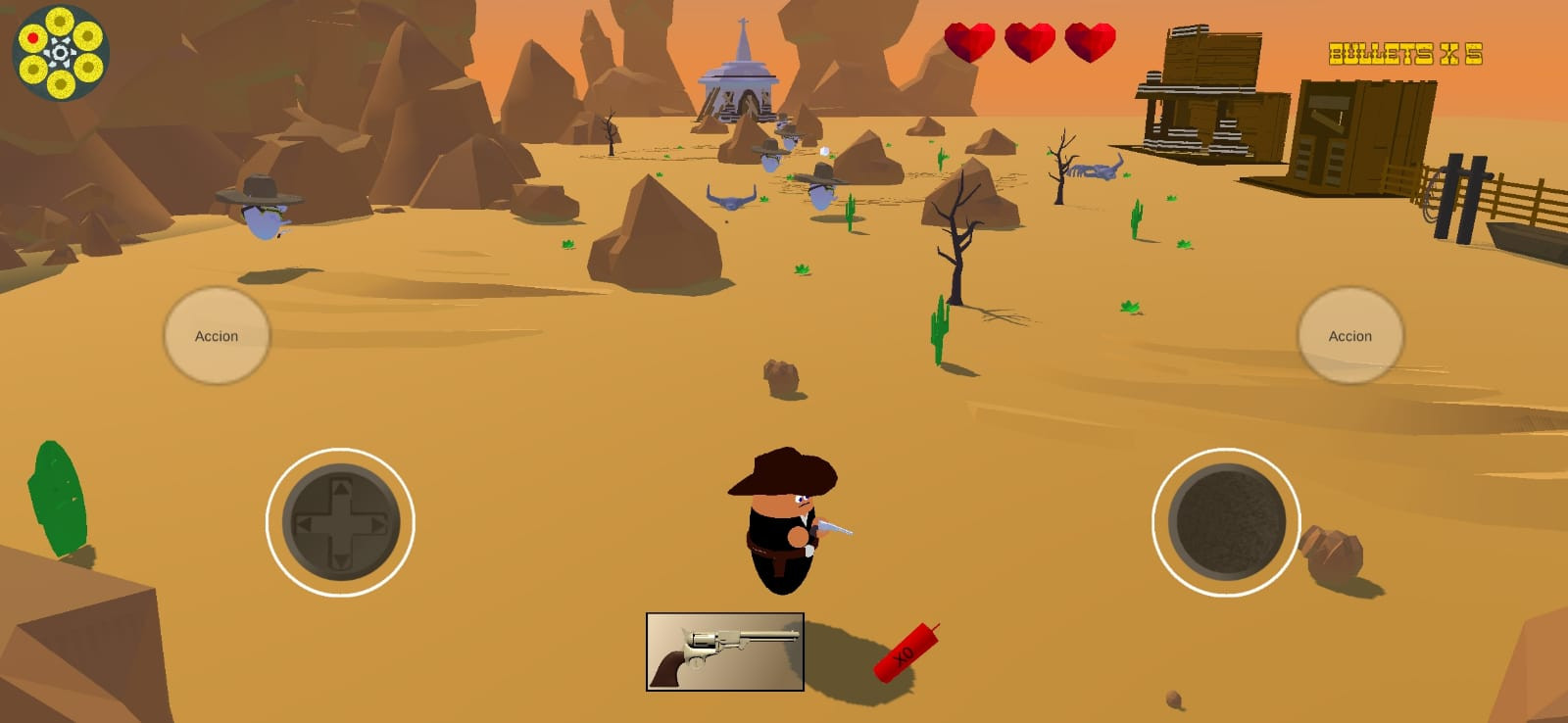Image resolution: width=1568 pixels, height=723 pixels.
Task: Click the plain round aiming joystick
Action: [x=1226, y=522]
